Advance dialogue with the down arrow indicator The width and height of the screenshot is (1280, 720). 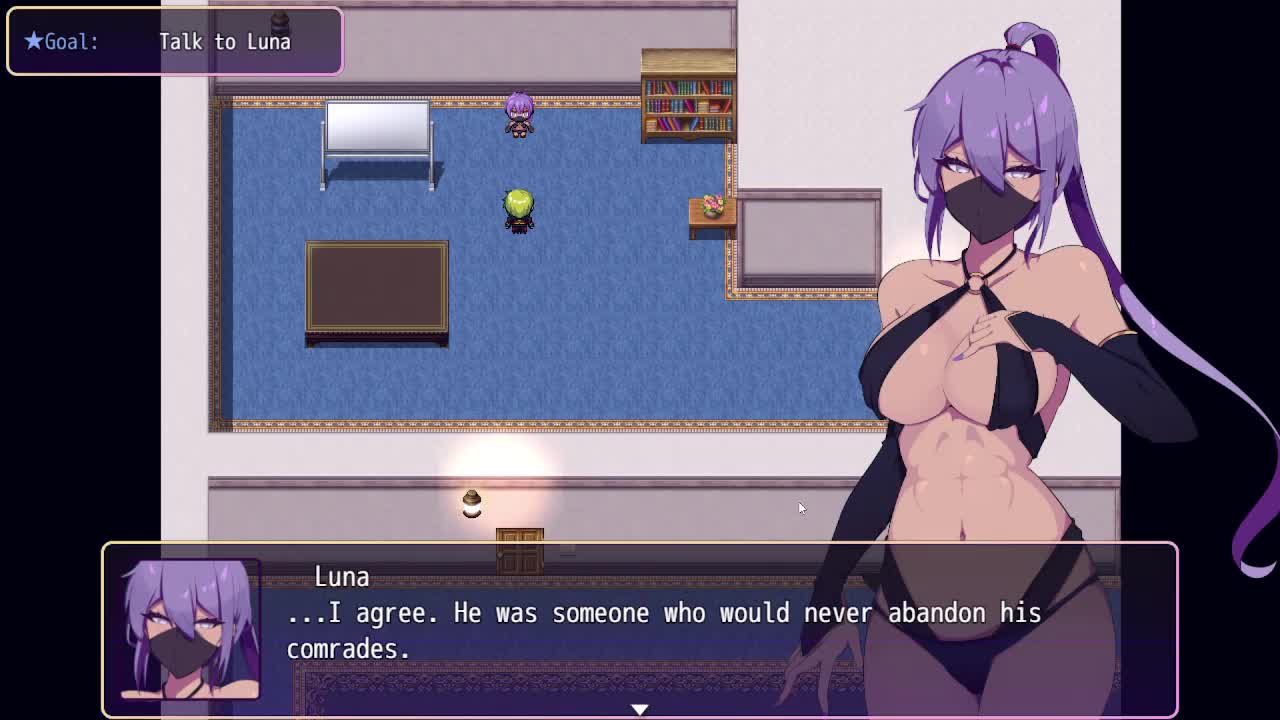[640, 709]
